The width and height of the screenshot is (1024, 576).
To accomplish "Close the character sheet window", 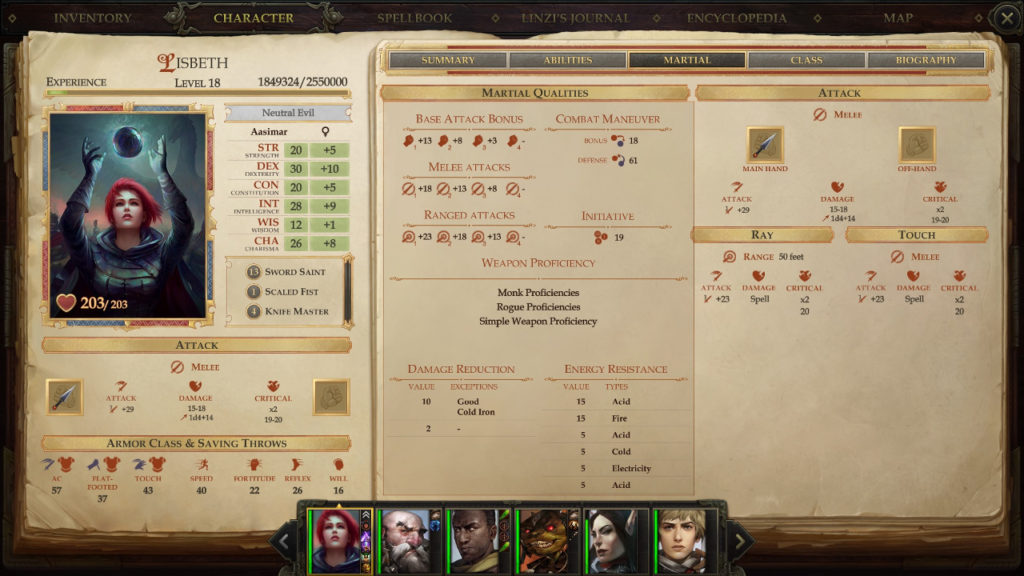I will tap(1006, 18).
